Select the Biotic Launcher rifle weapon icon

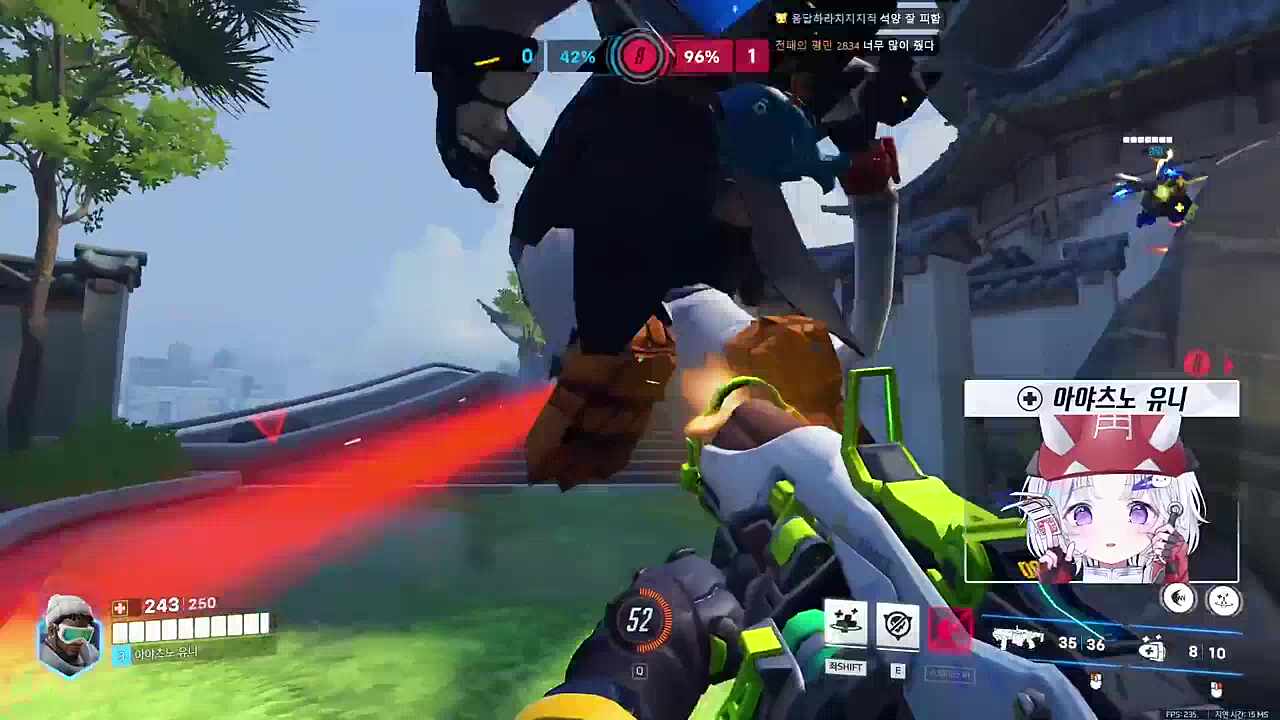point(1018,641)
